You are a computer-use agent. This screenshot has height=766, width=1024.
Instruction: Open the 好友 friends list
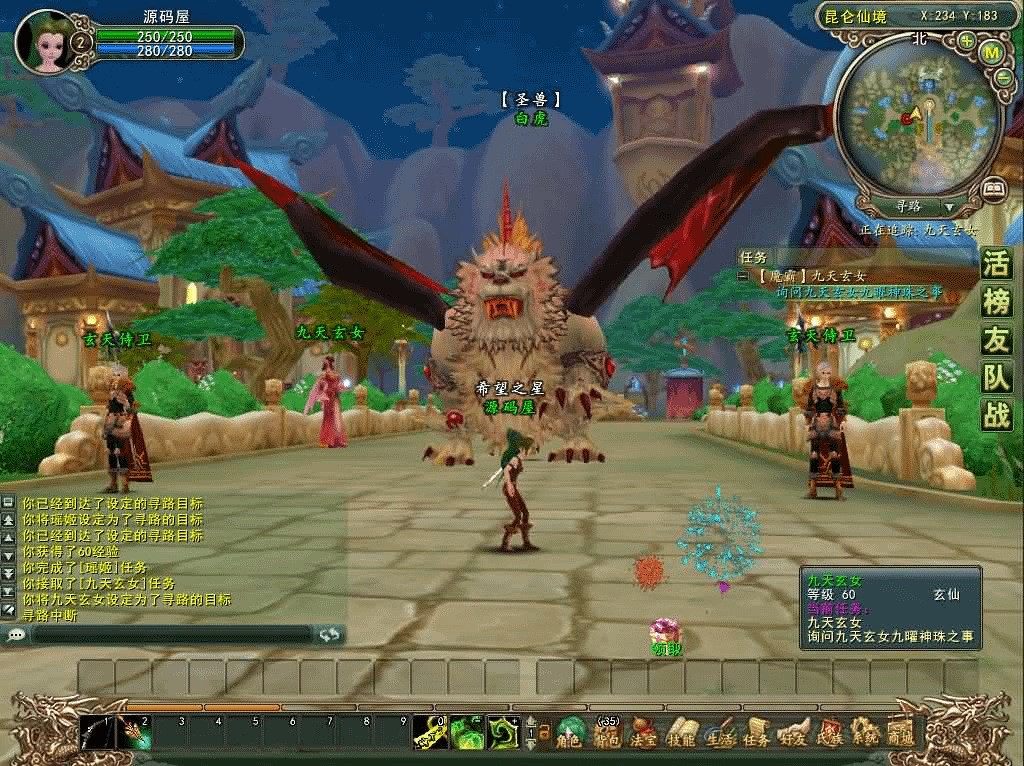click(794, 734)
